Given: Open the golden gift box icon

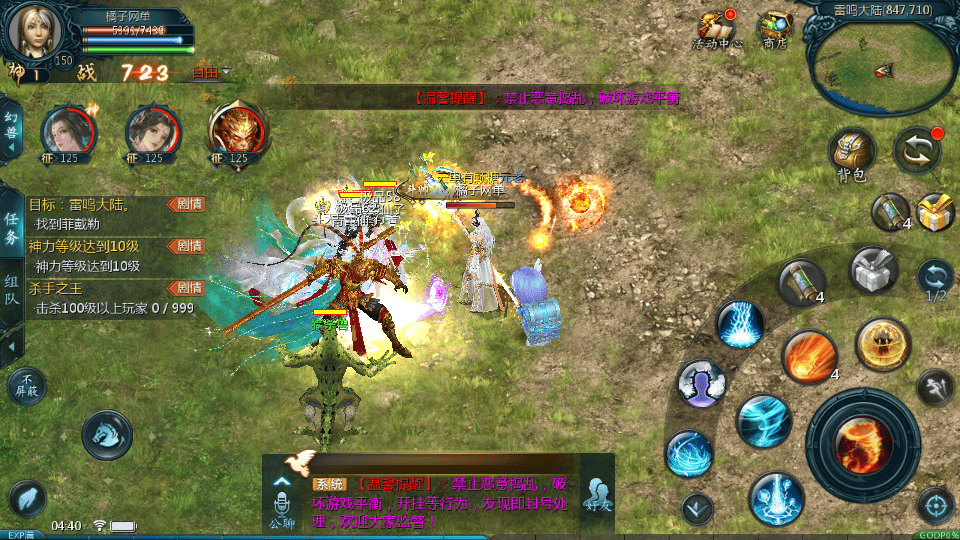Looking at the screenshot, I should coord(935,212).
